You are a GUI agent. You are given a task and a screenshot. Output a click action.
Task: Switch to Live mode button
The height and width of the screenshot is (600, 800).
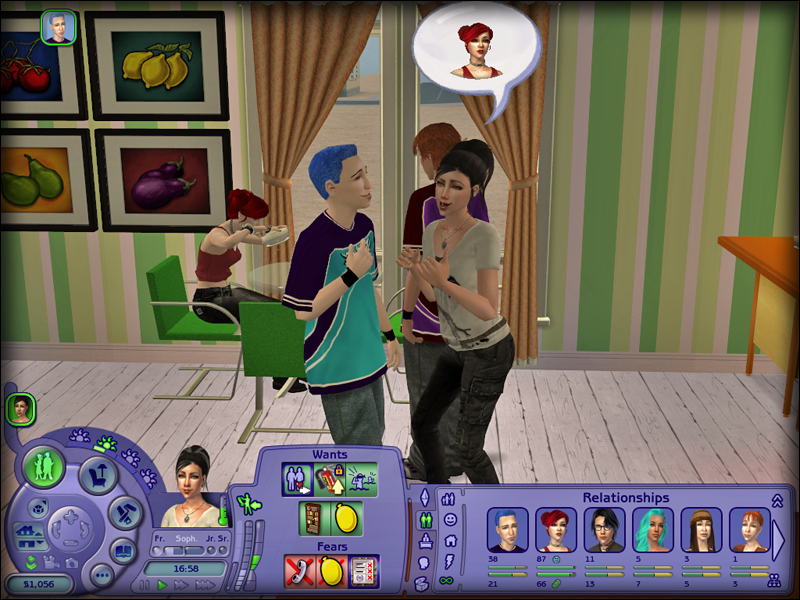coord(45,467)
